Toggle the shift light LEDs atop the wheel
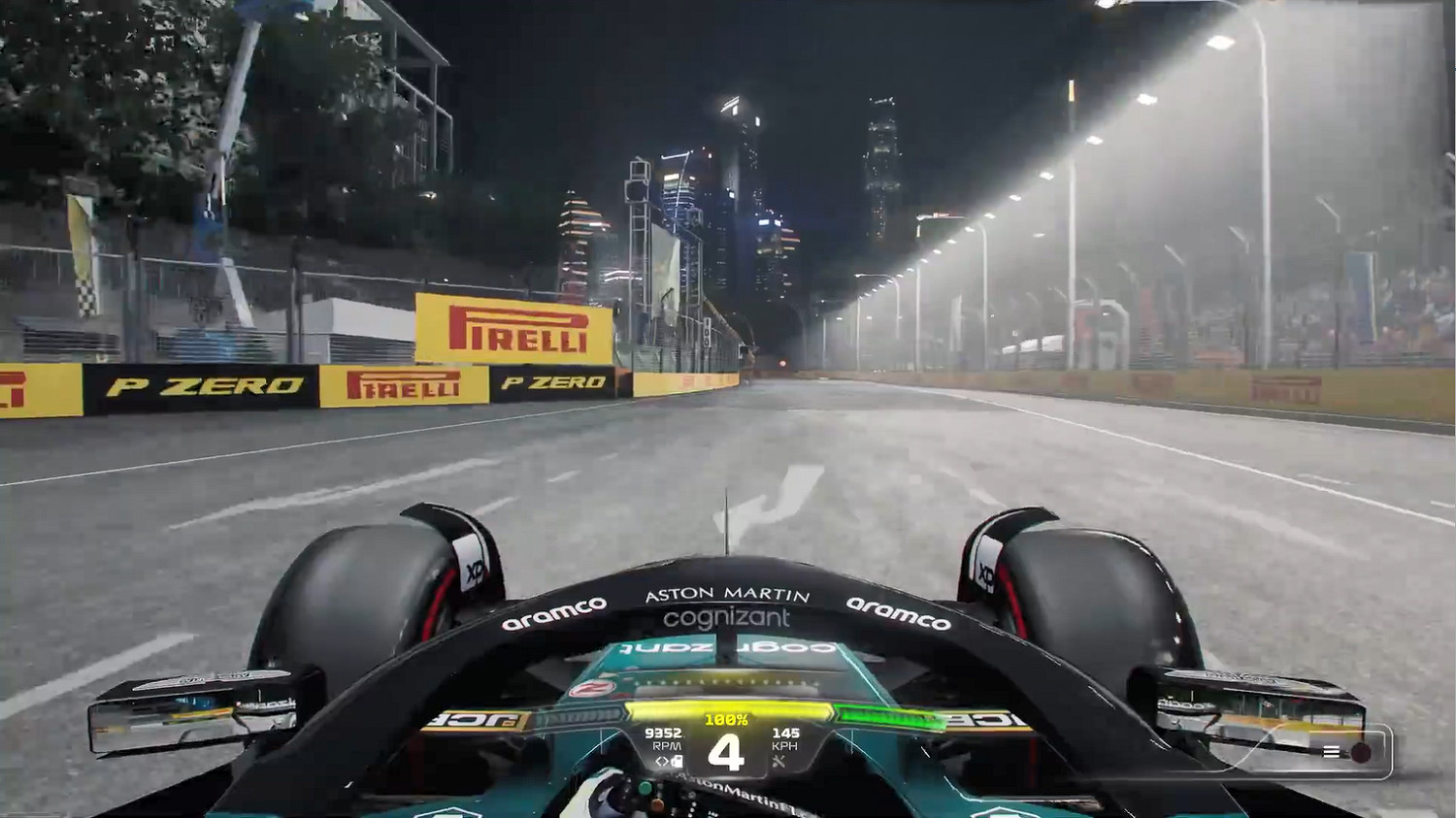 click(728, 681)
